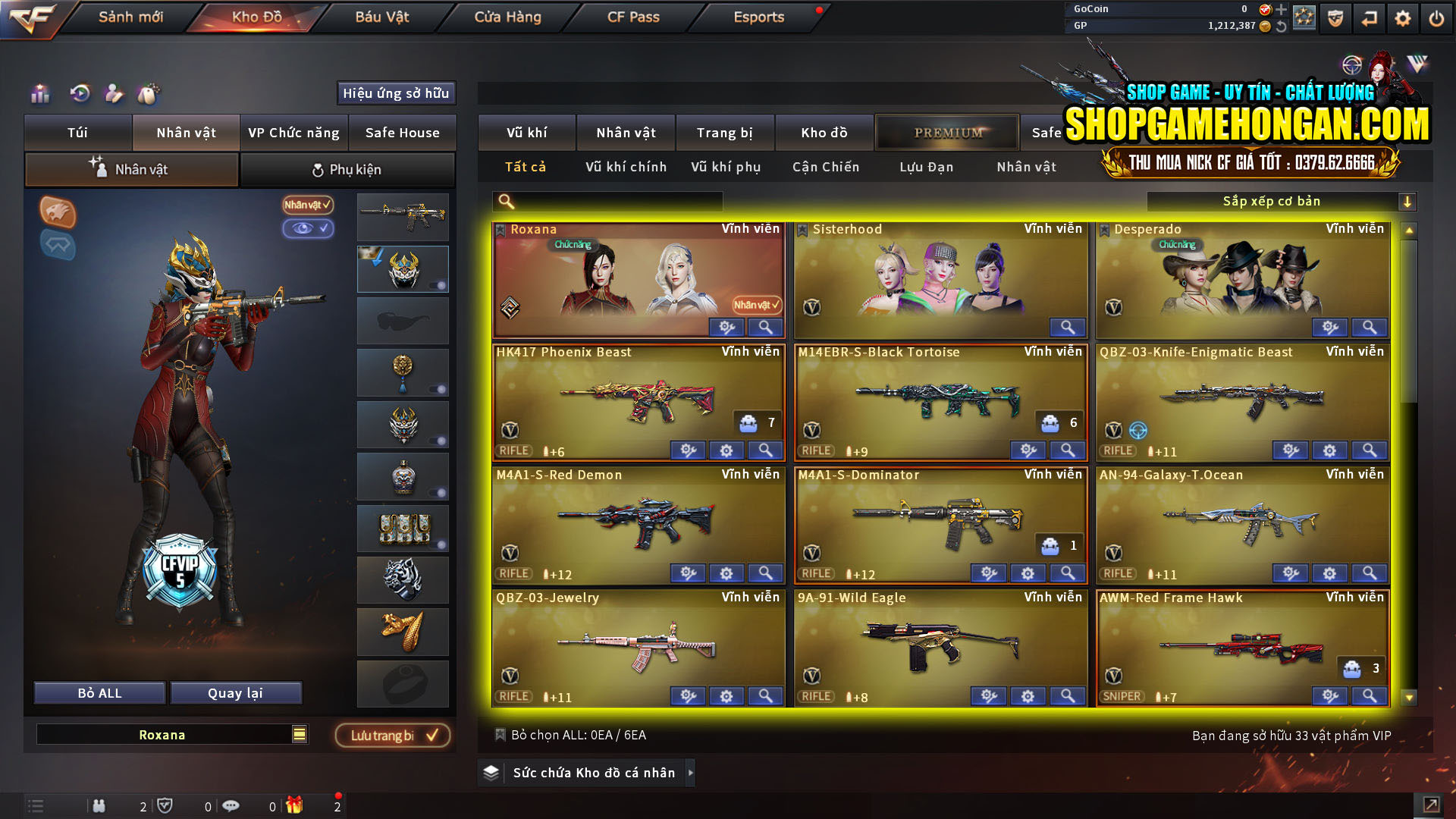Open the chat message bubble icon

[x=232, y=807]
